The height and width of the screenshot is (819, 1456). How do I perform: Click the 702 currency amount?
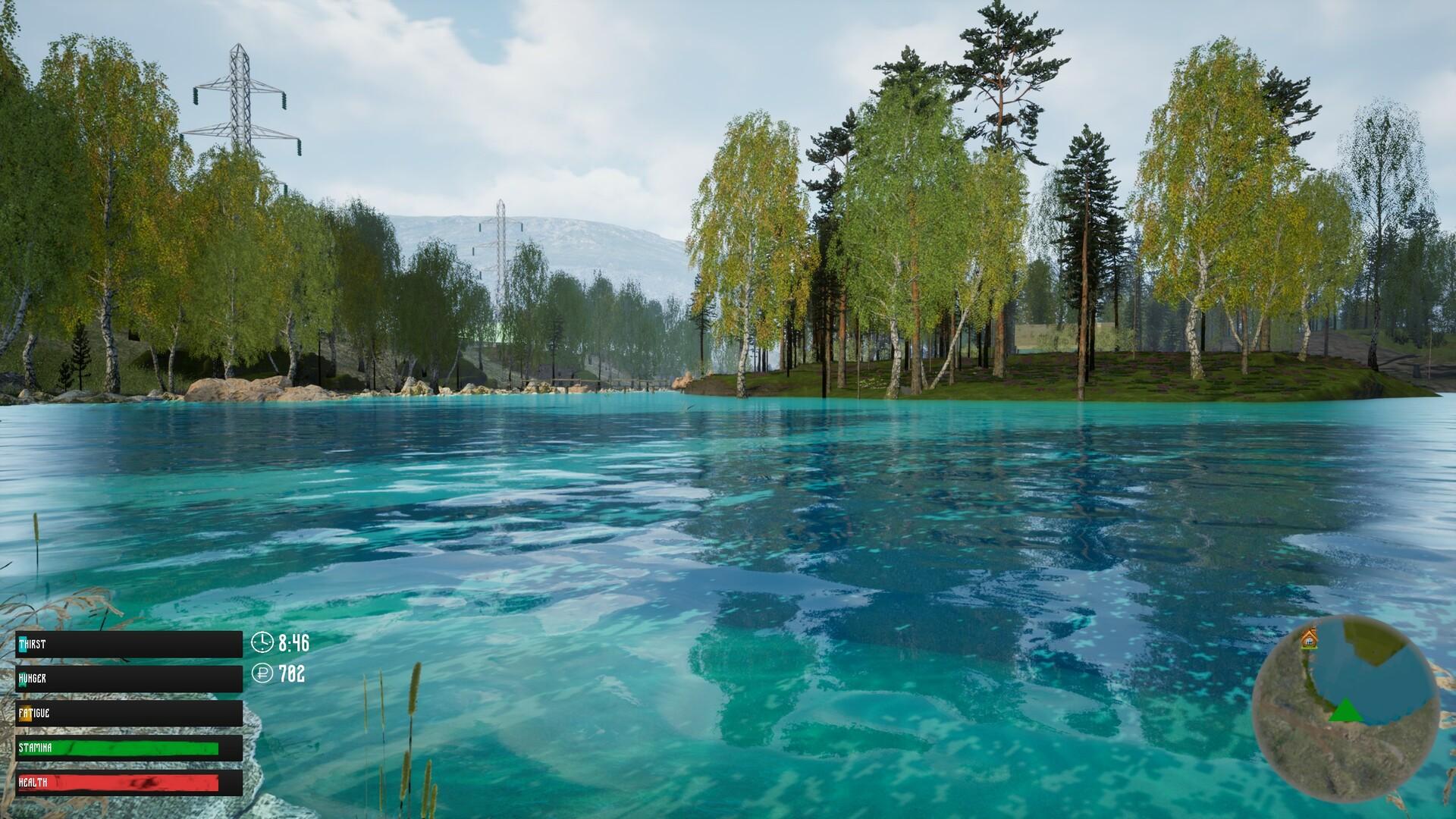(x=292, y=674)
